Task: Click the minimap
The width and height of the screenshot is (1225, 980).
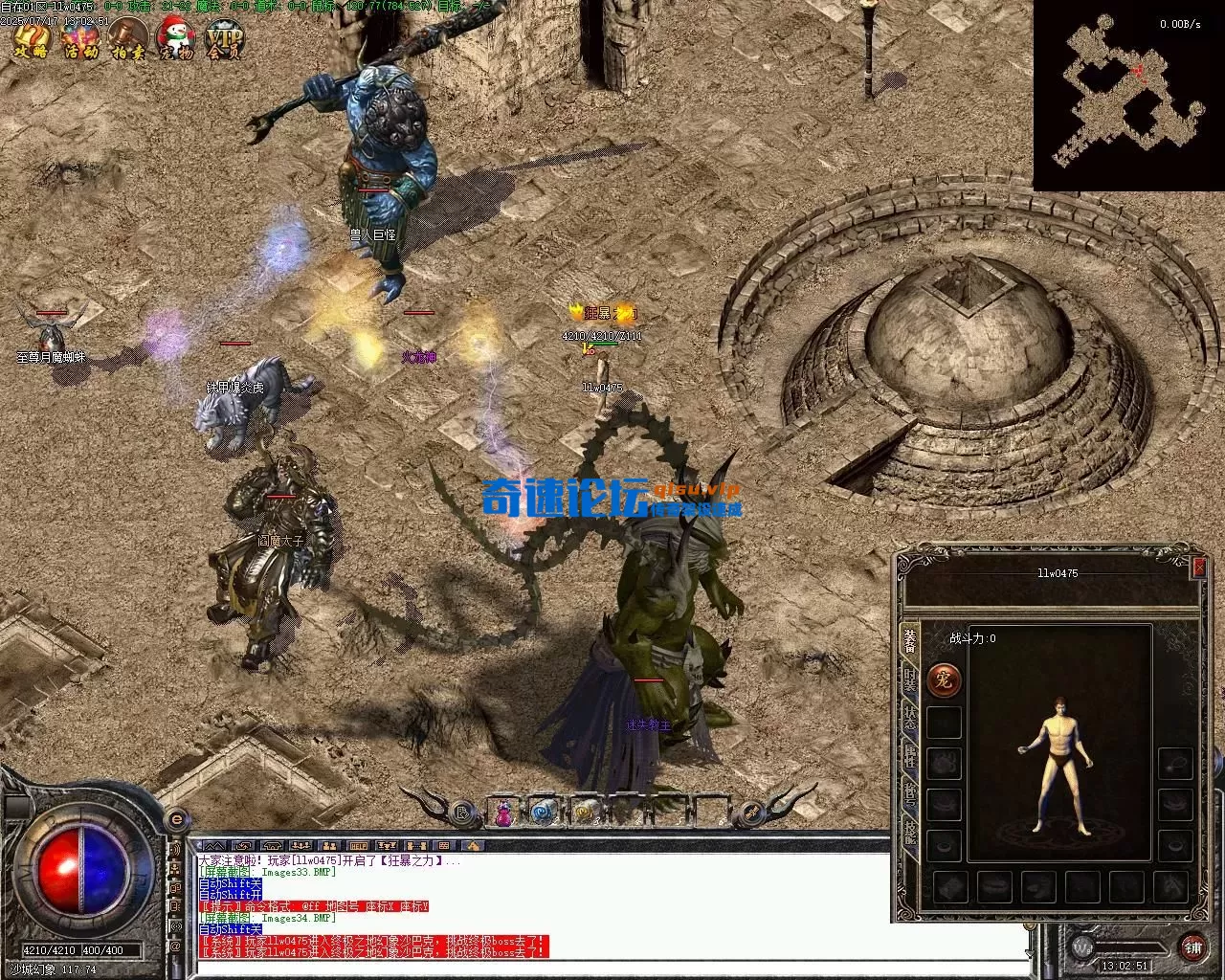Action: [1127, 96]
